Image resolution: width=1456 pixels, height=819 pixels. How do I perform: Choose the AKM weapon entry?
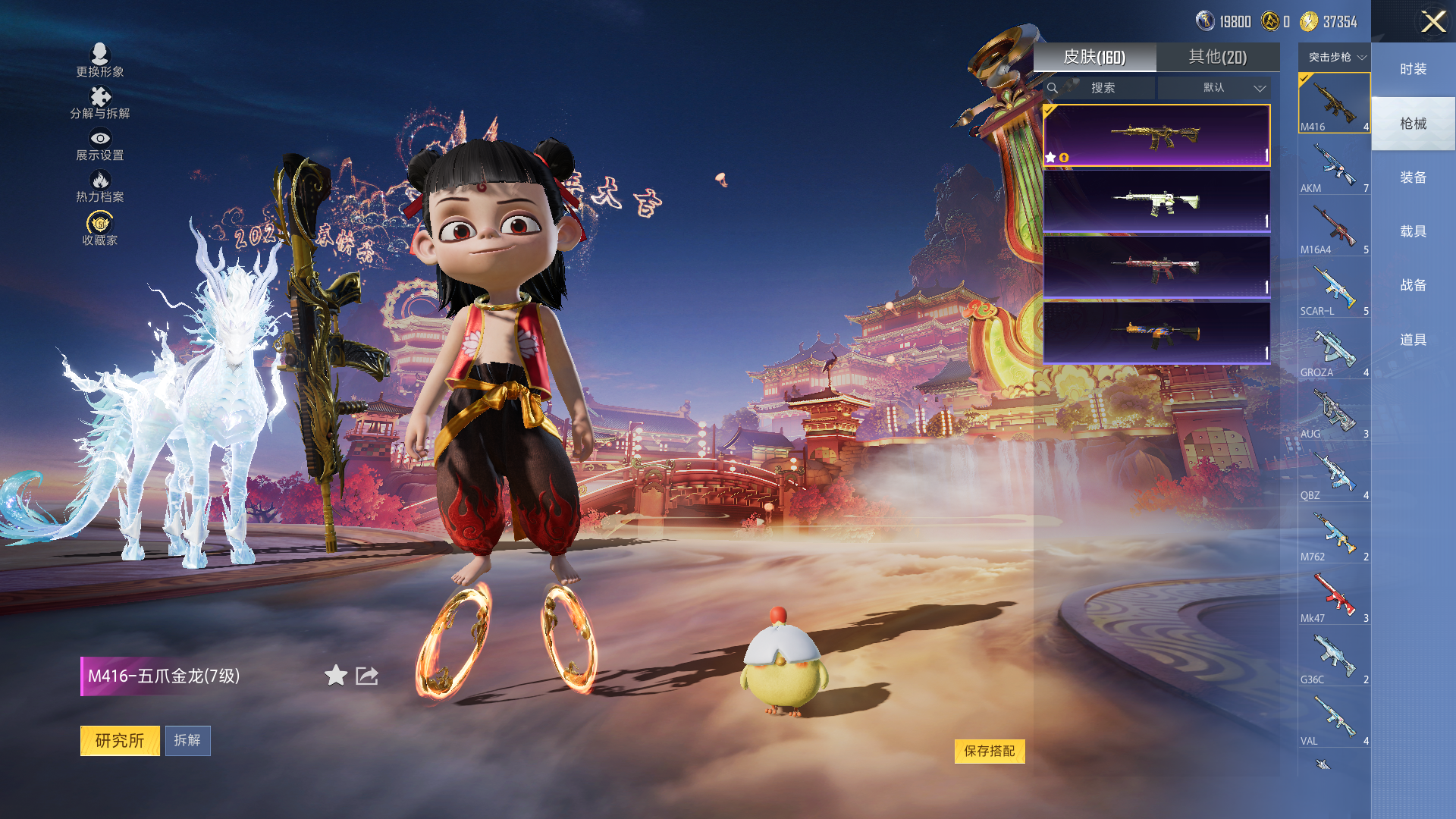pos(1334,167)
